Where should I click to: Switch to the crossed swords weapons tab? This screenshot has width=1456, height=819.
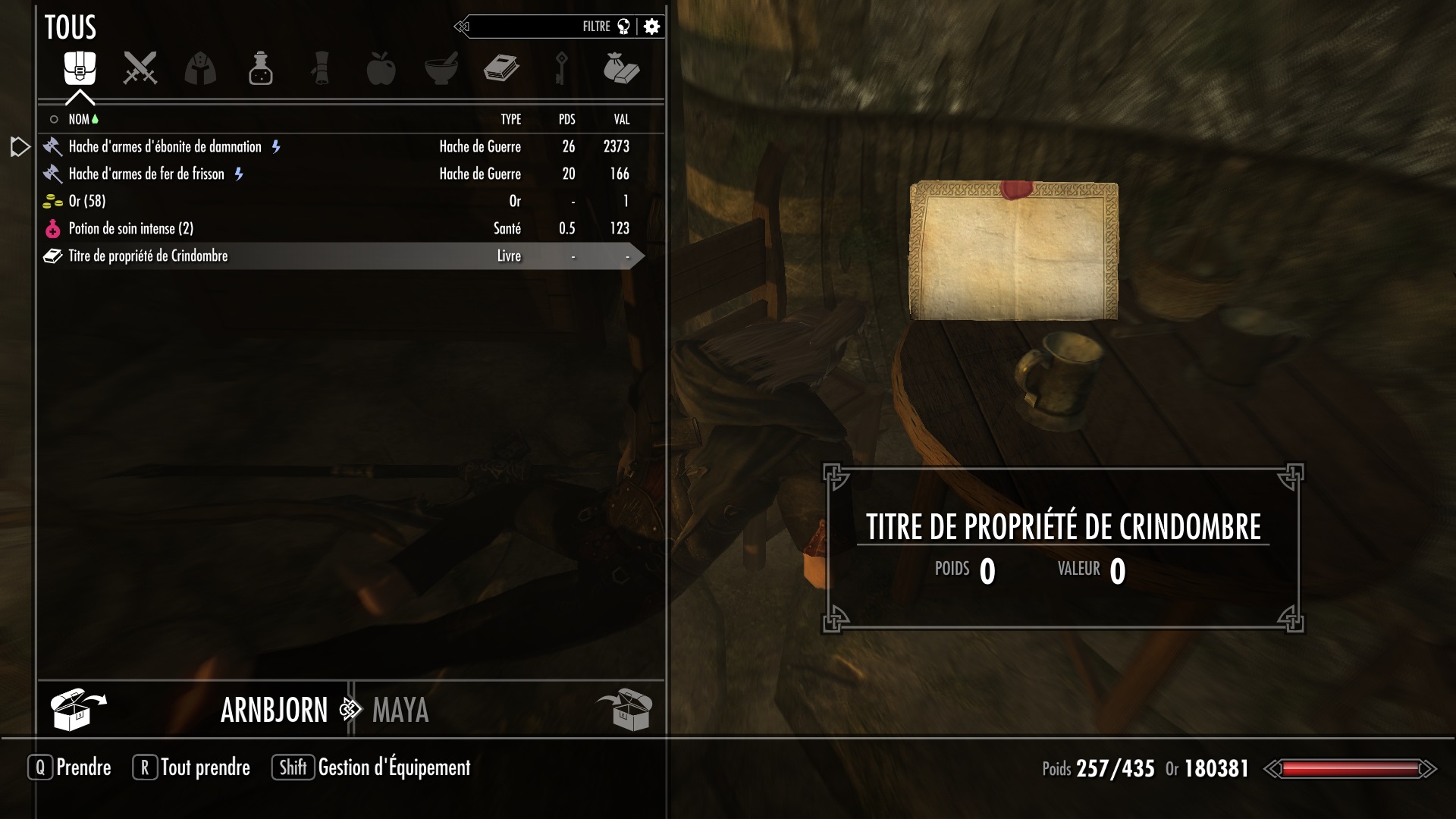(140, 69)
